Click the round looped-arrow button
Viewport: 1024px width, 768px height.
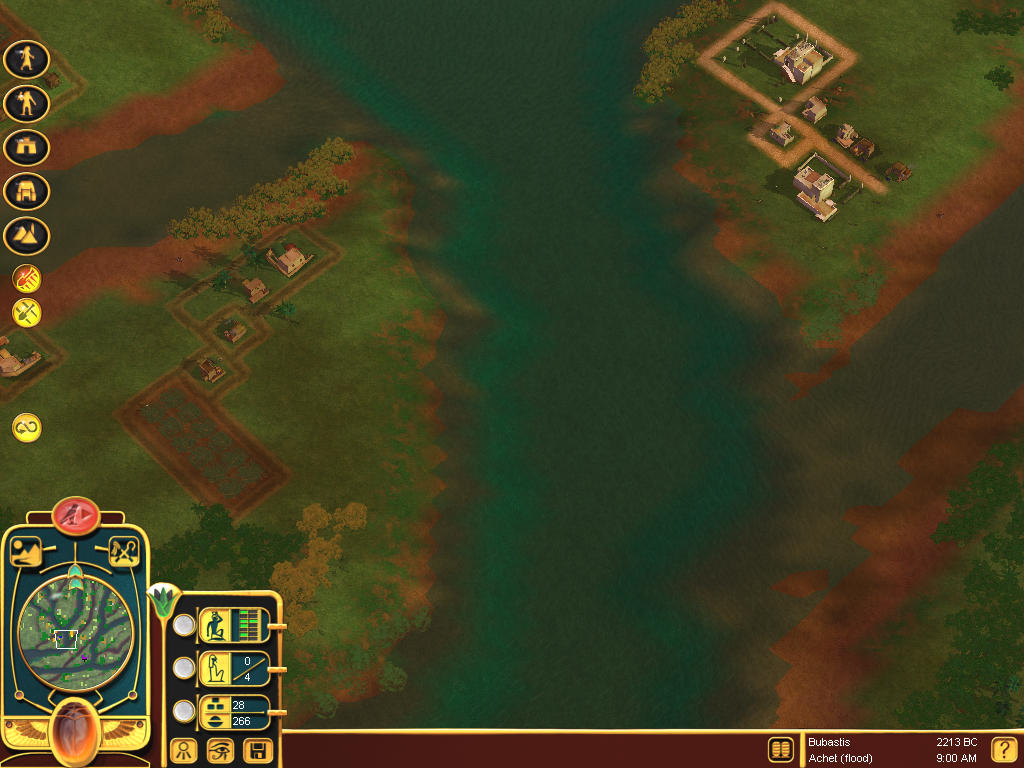27,428
